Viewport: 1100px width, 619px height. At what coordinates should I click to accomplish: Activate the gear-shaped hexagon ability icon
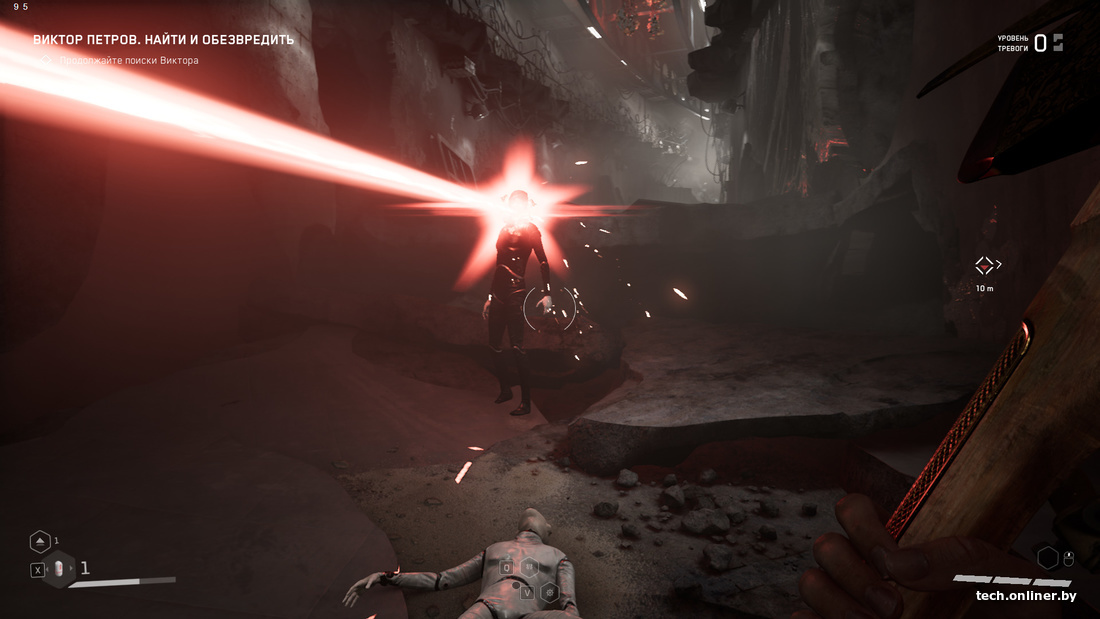(549, 592)
